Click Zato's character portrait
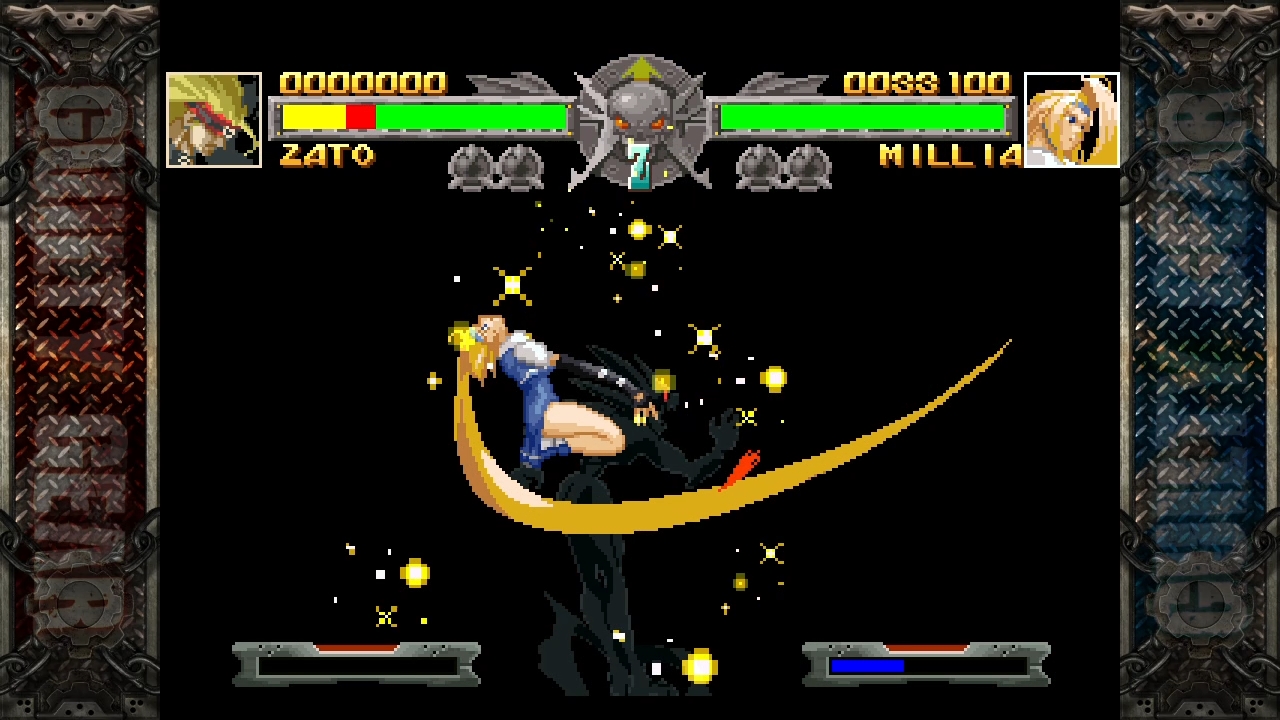Viewport: 1280px width, 720px height. (x=213, y=117)
